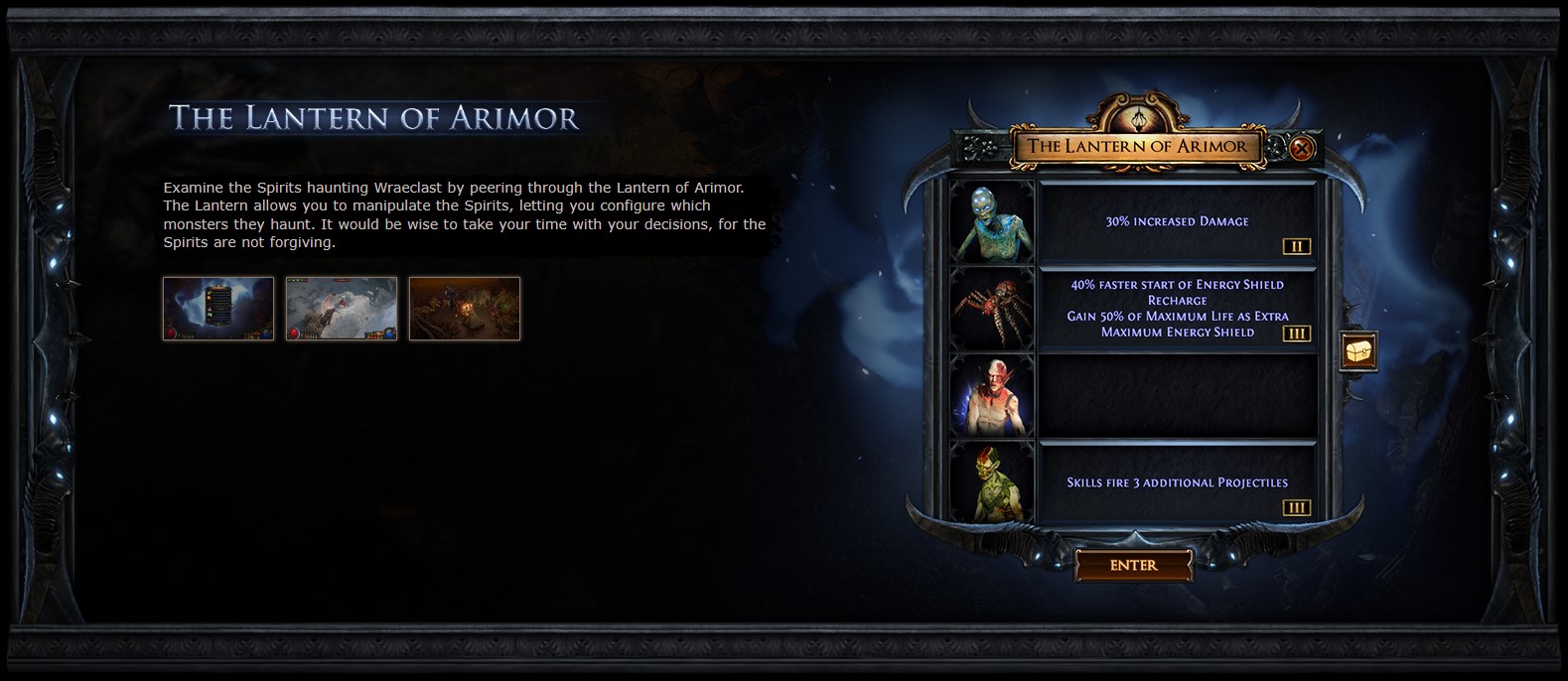
Task: Pick the blue-skinned zombie spirit portrait
Action: point(992,221)
